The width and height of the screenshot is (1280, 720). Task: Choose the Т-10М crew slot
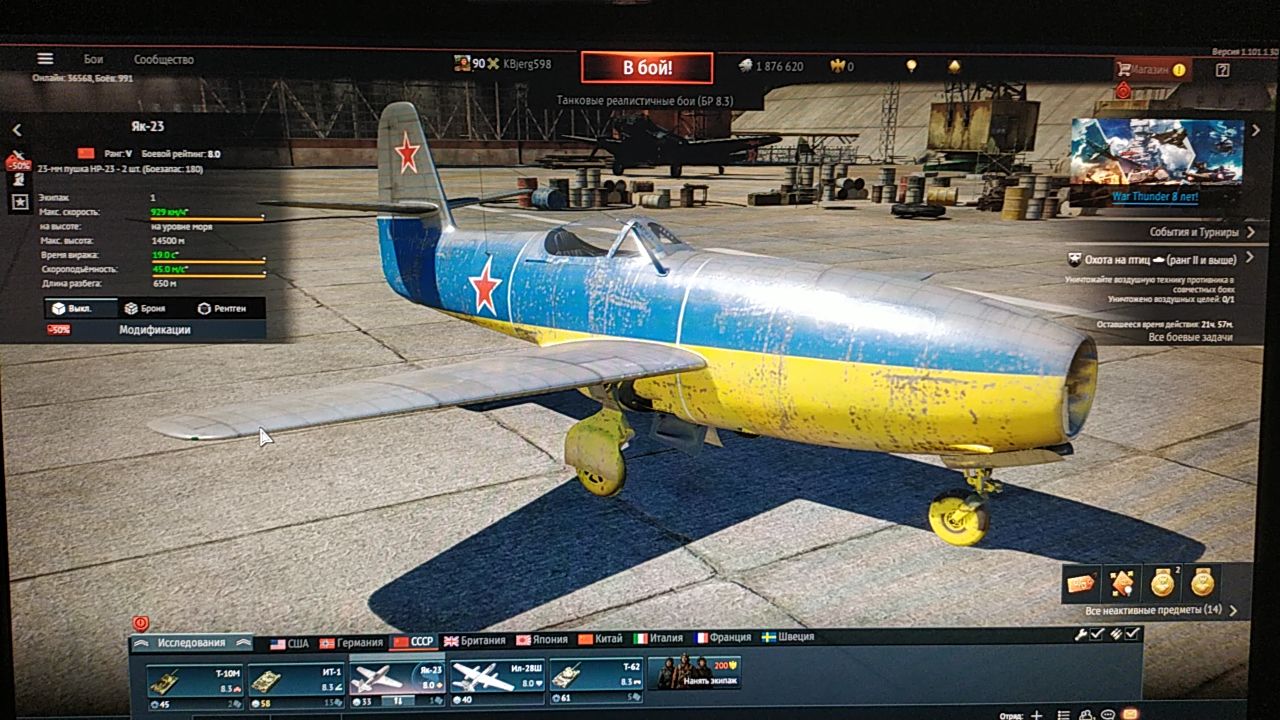[195, 680]
